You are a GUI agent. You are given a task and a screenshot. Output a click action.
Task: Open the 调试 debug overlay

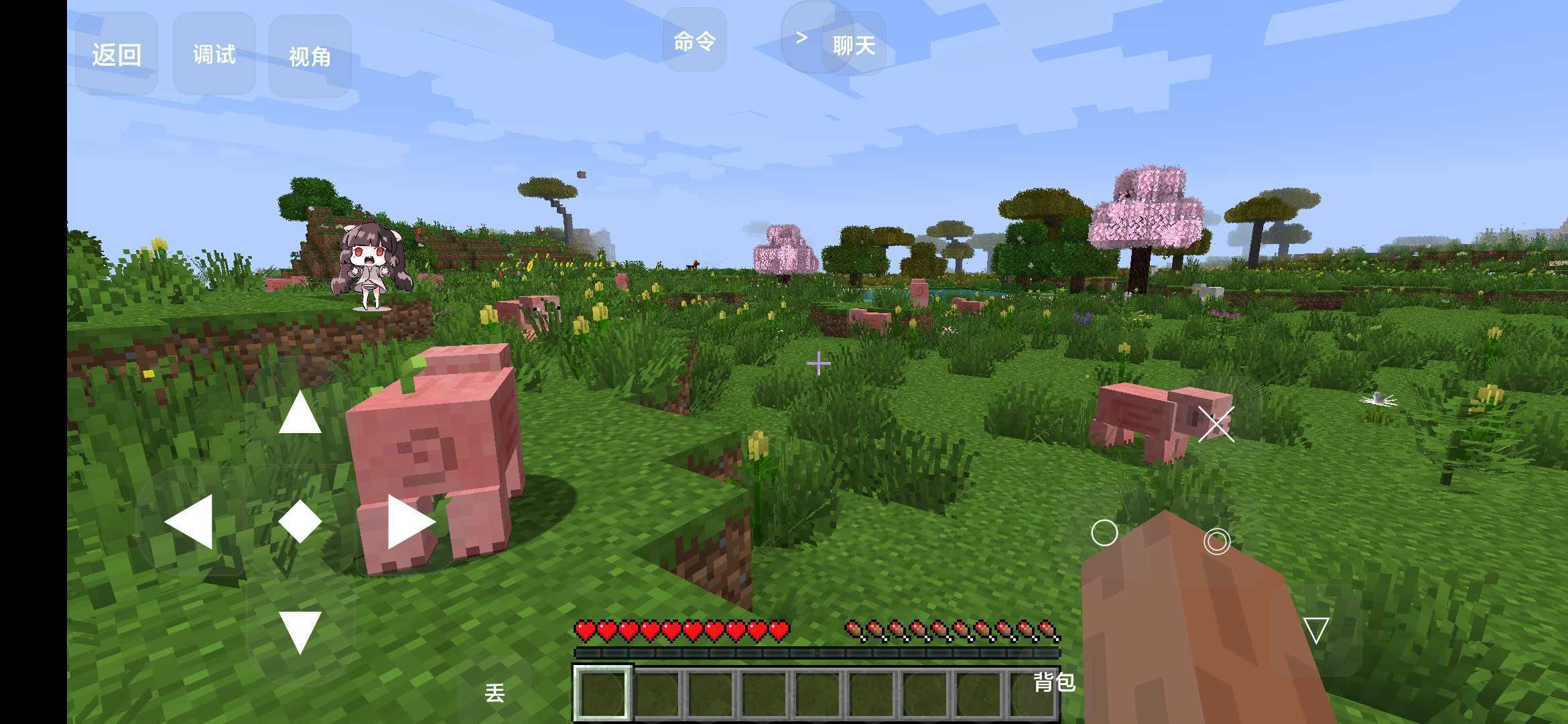pos(214,54)
